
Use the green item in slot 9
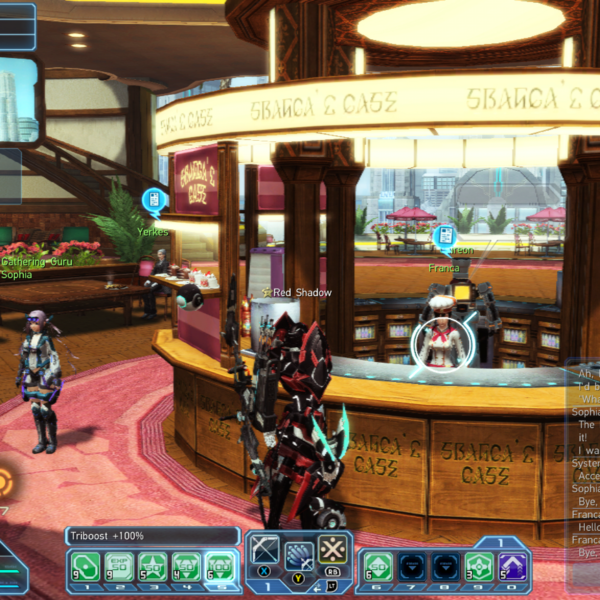480,566
